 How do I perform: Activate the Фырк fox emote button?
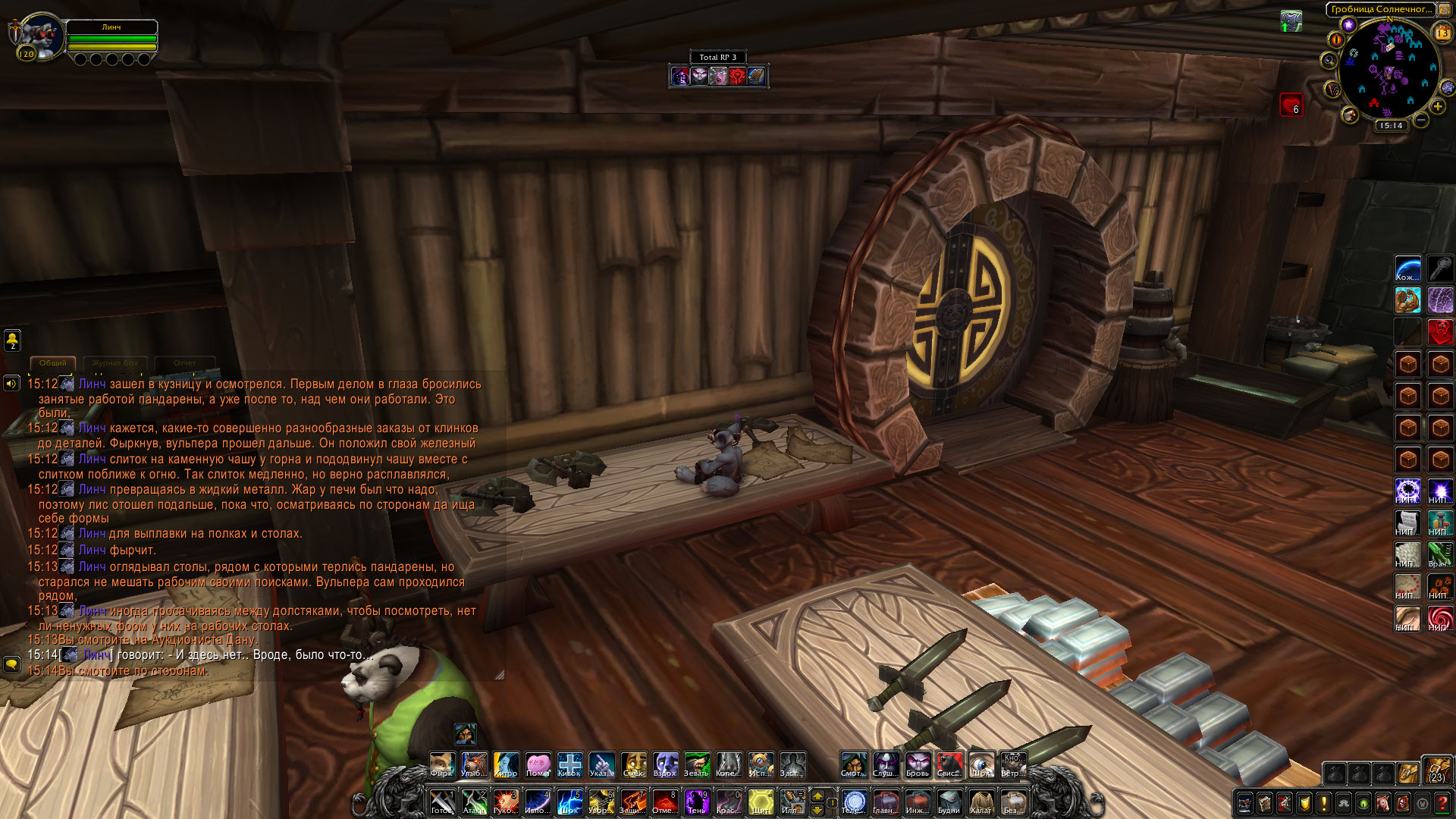click(x=441, y=764)
